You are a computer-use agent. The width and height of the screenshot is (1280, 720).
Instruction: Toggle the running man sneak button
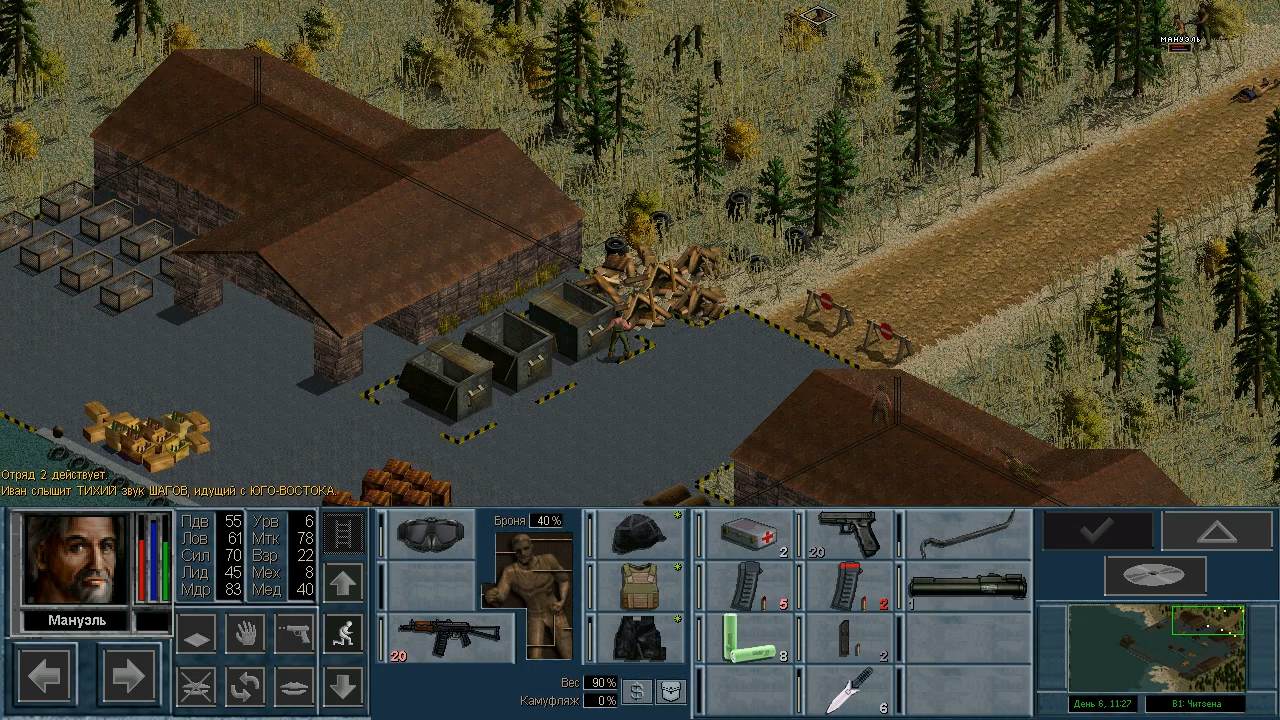343,634
